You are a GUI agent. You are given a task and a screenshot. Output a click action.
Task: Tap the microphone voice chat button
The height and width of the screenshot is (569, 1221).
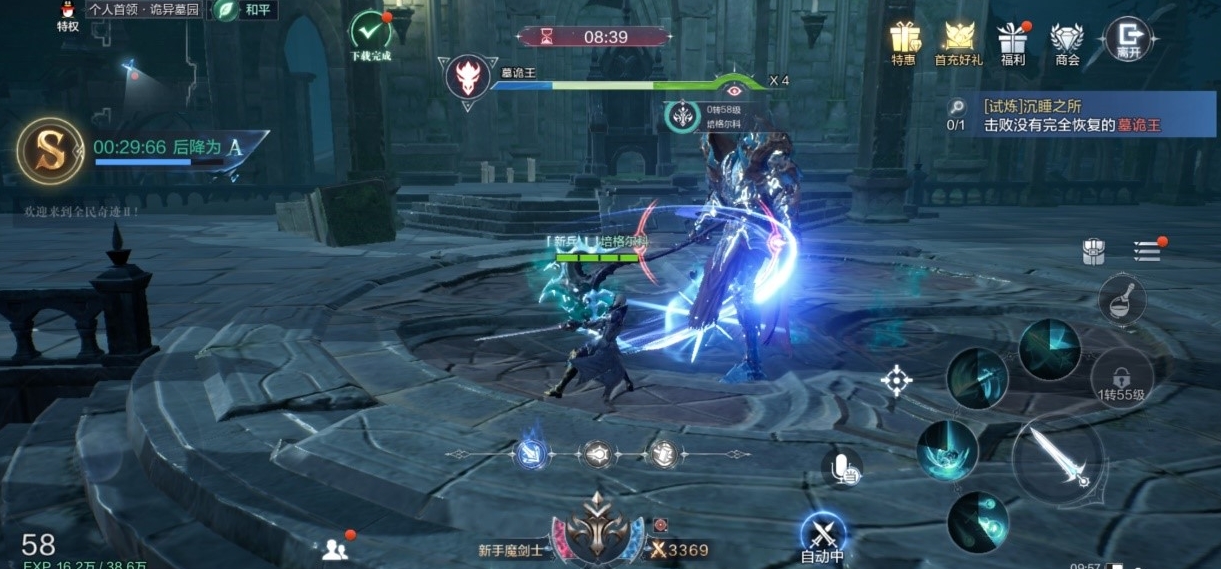pyautogui.click(x=841, y=468)
